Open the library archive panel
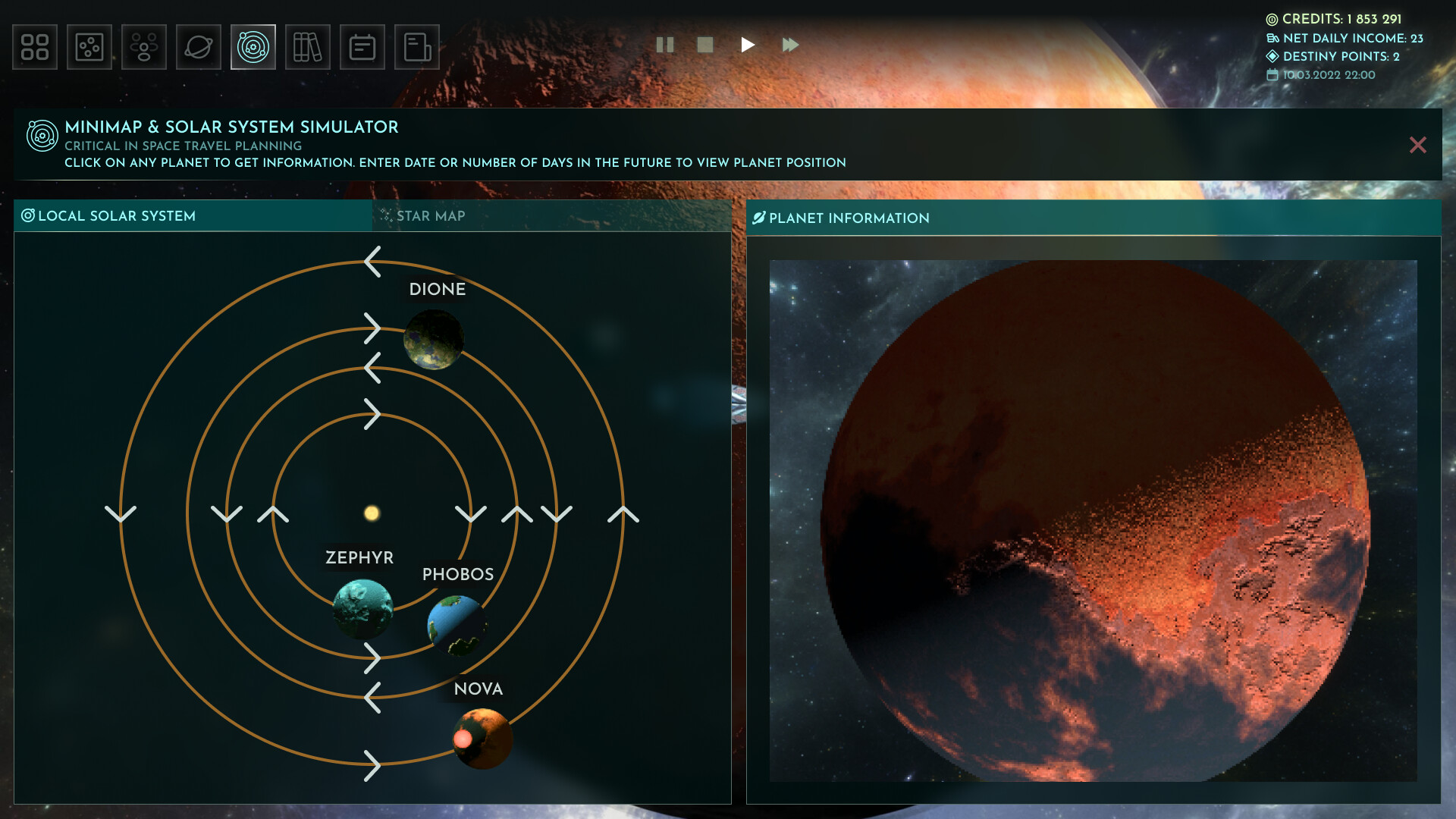The image size is (1456, 819). (308, 46)
